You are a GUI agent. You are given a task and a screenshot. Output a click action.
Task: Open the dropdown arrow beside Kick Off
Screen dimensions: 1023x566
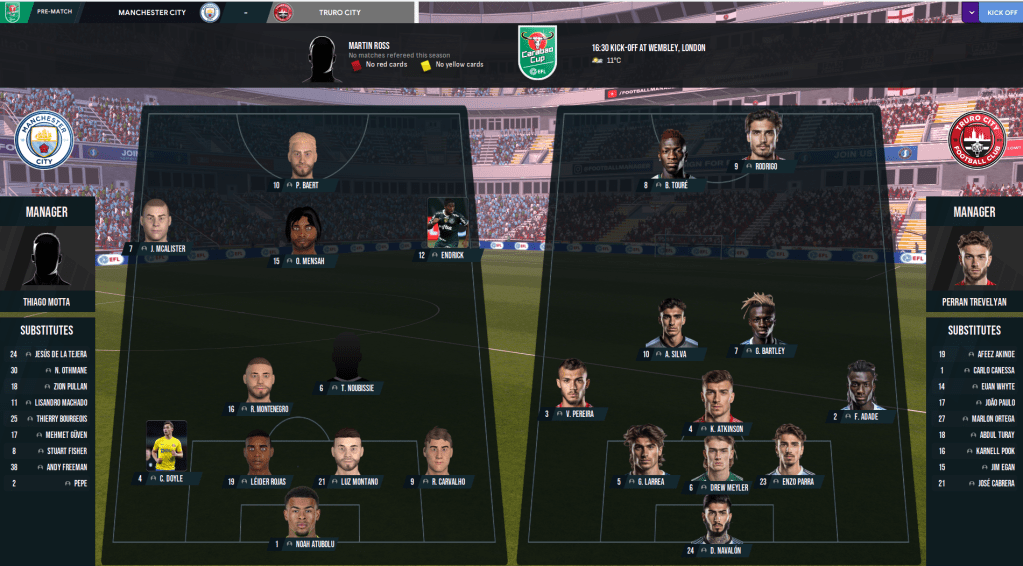pos(971,13)
